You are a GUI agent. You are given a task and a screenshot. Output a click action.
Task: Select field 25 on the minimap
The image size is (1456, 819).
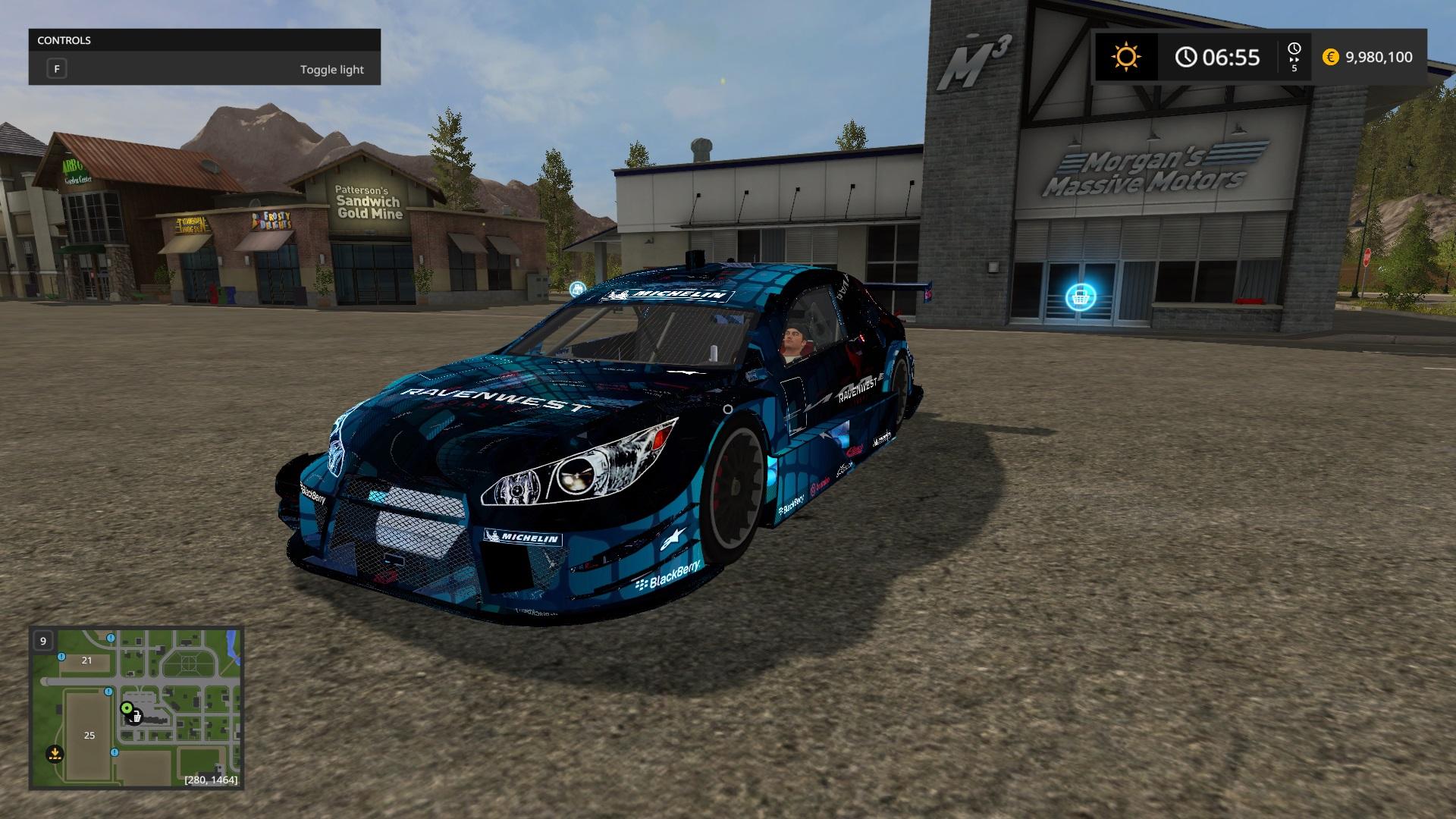point(89,735)
